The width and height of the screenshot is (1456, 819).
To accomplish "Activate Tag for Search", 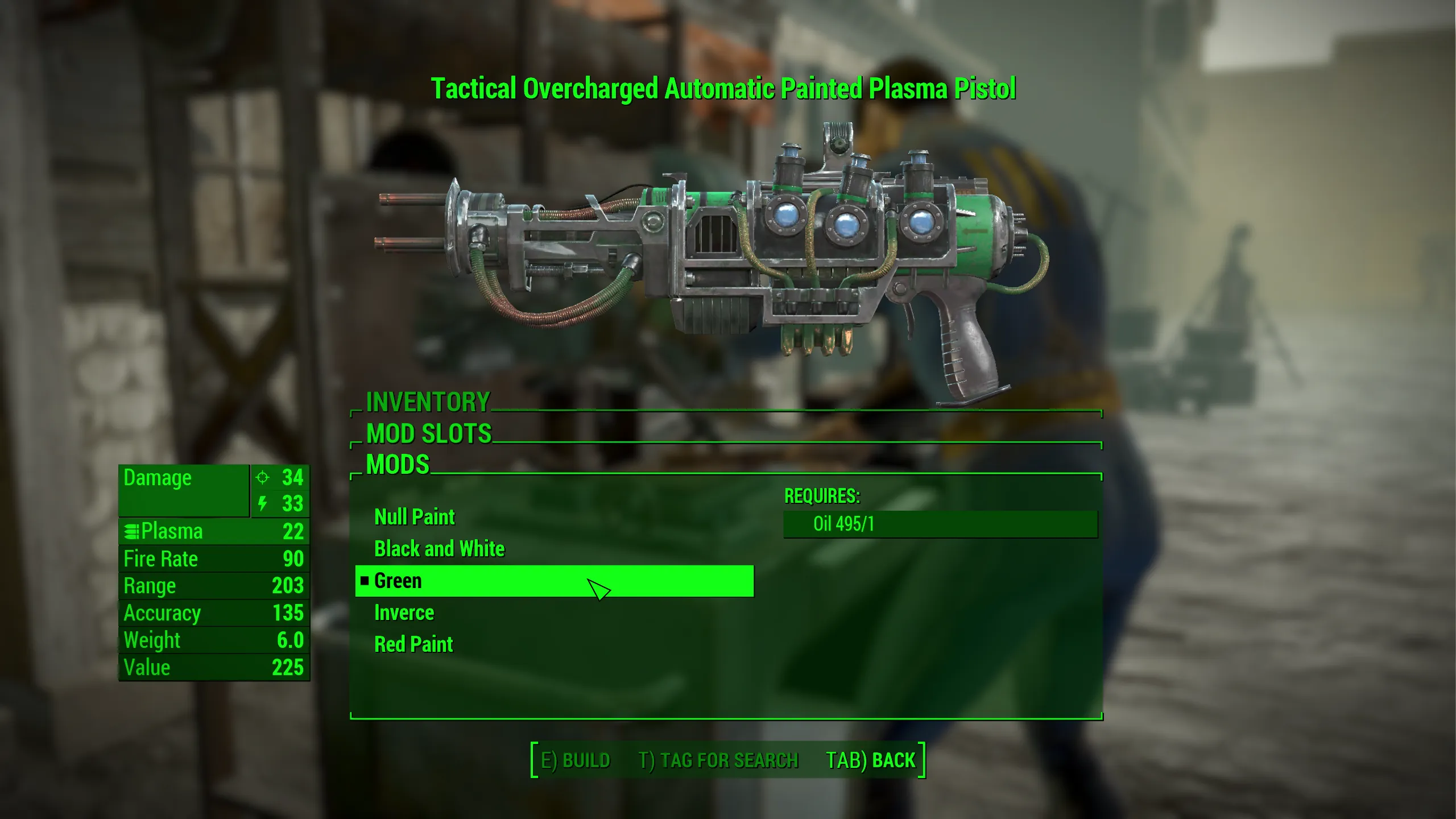I will pyautogui.click(x=718, y=760).
